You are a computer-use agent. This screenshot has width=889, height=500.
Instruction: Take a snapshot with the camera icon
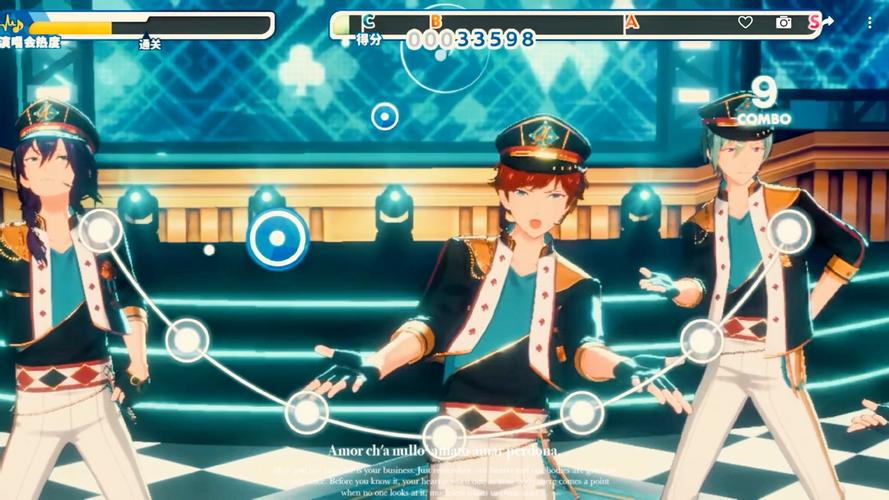point(783,22)
